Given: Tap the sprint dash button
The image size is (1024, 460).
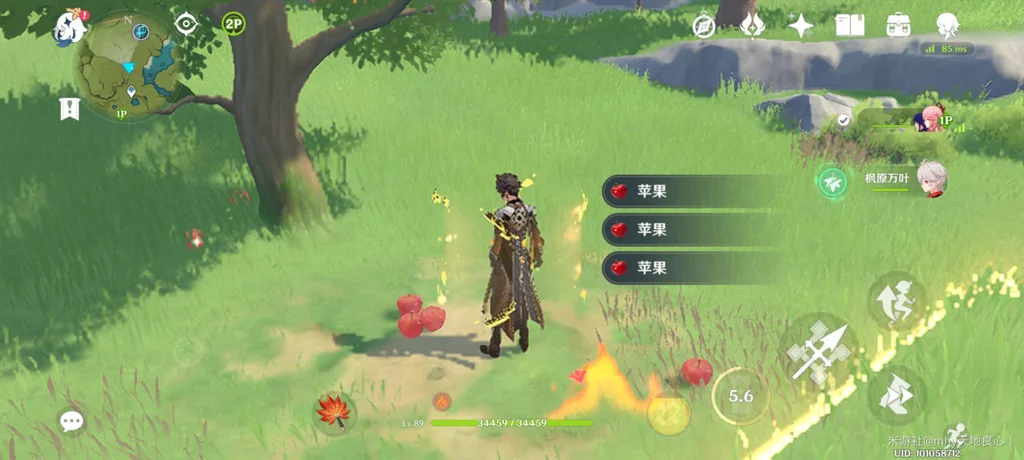Looking at the screenshot, I should [896, 395].
